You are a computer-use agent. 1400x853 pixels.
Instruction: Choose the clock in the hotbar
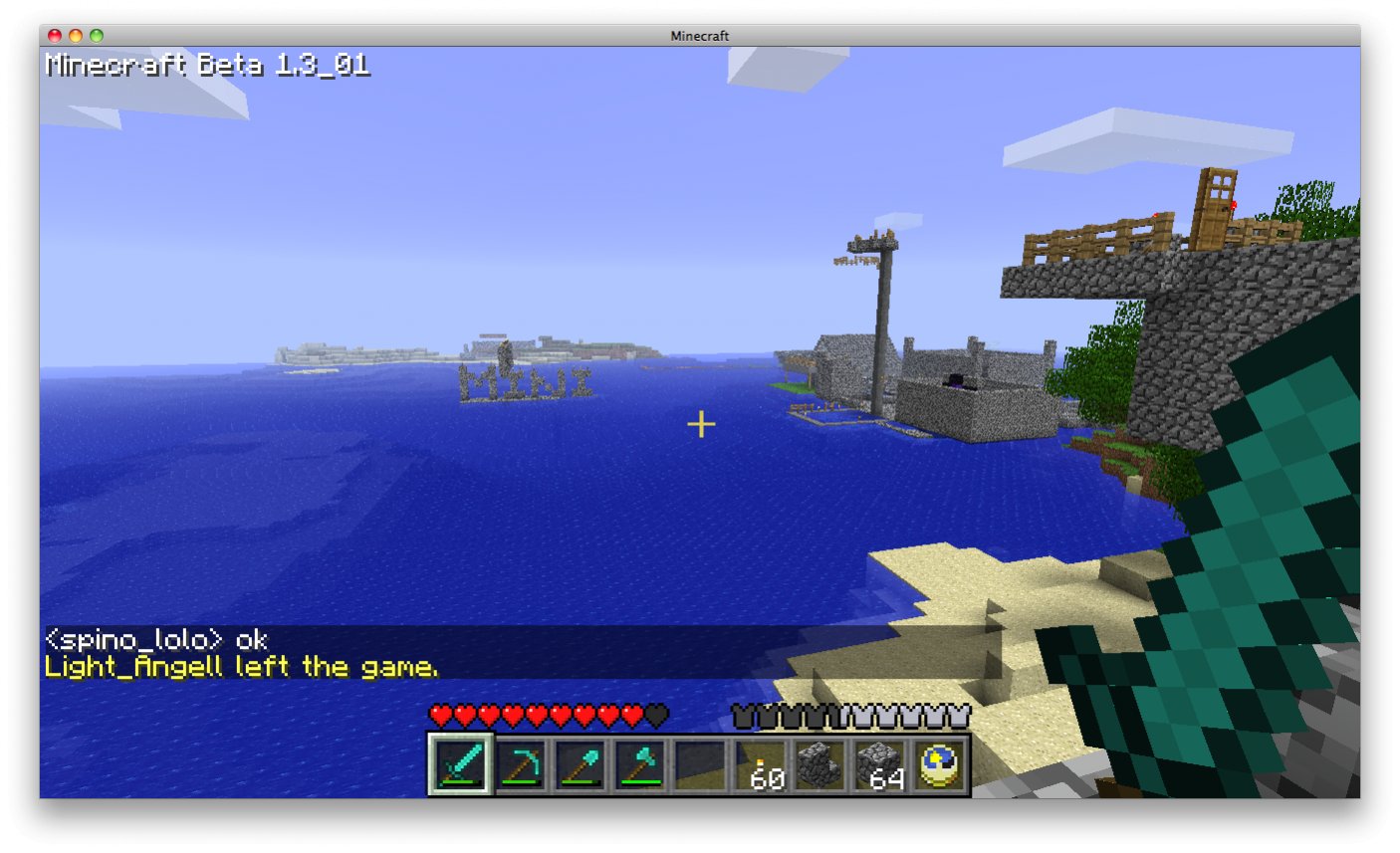(x=940, y=765)
